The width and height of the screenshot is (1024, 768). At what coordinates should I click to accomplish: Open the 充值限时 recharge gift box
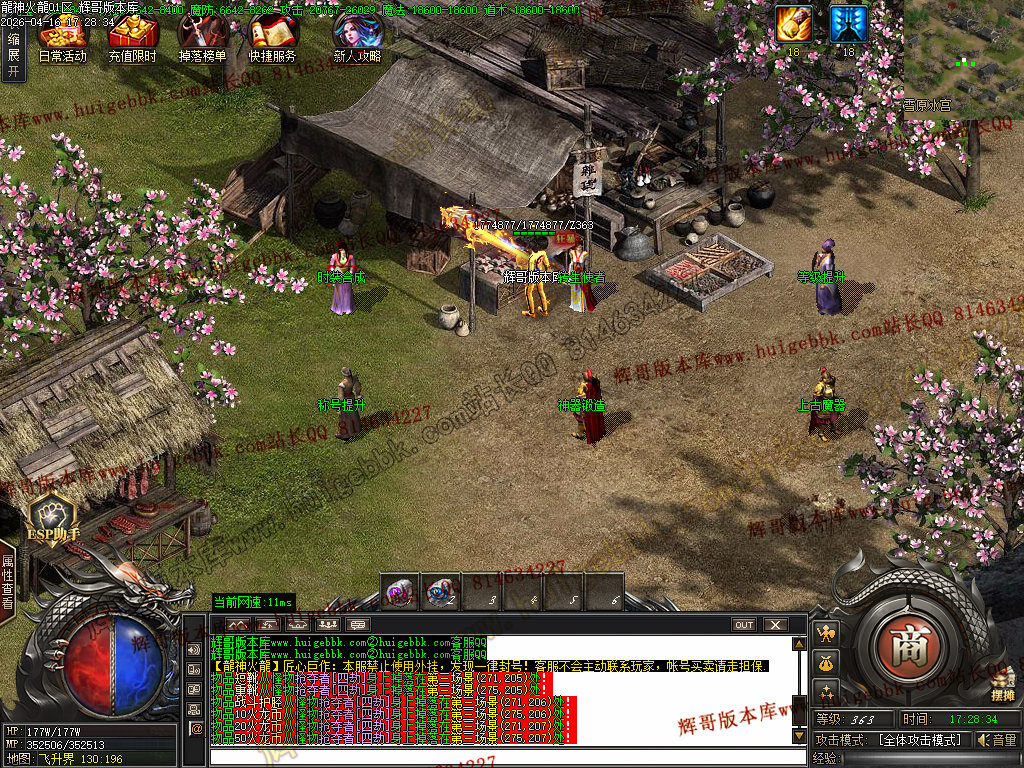click(132, 36)
